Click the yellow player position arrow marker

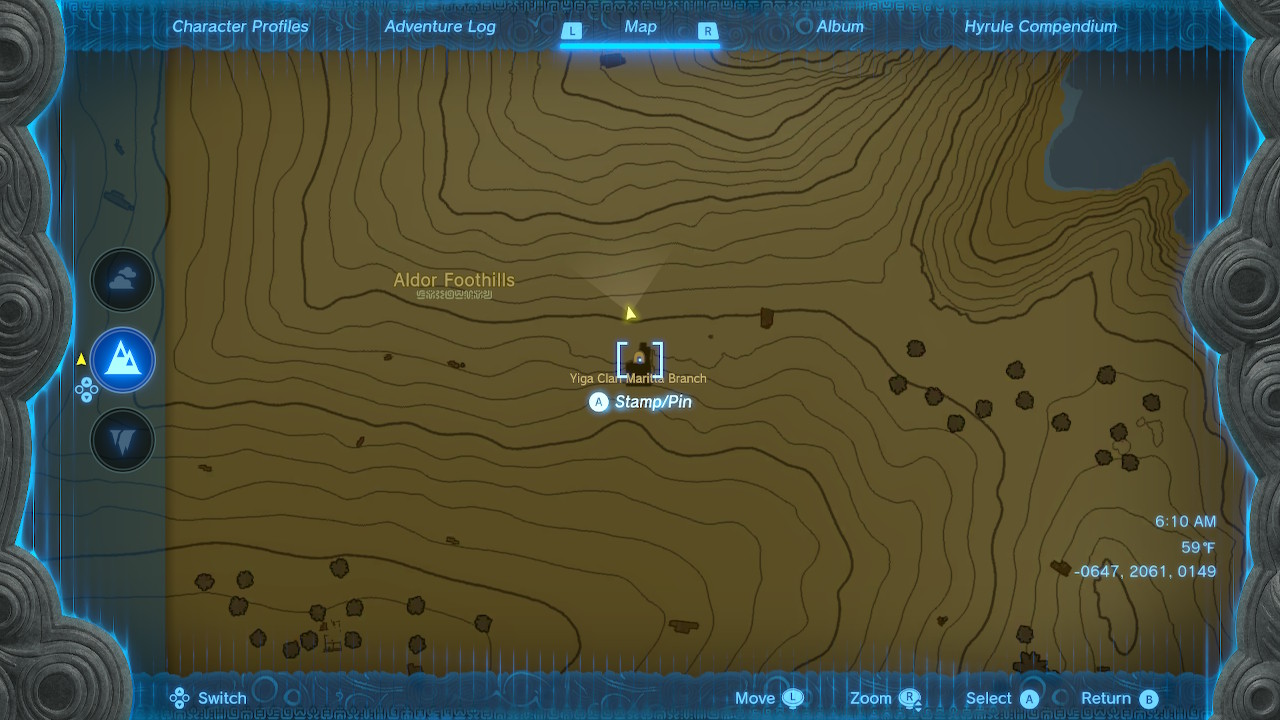pyautogui.click(x=629, y=311)
